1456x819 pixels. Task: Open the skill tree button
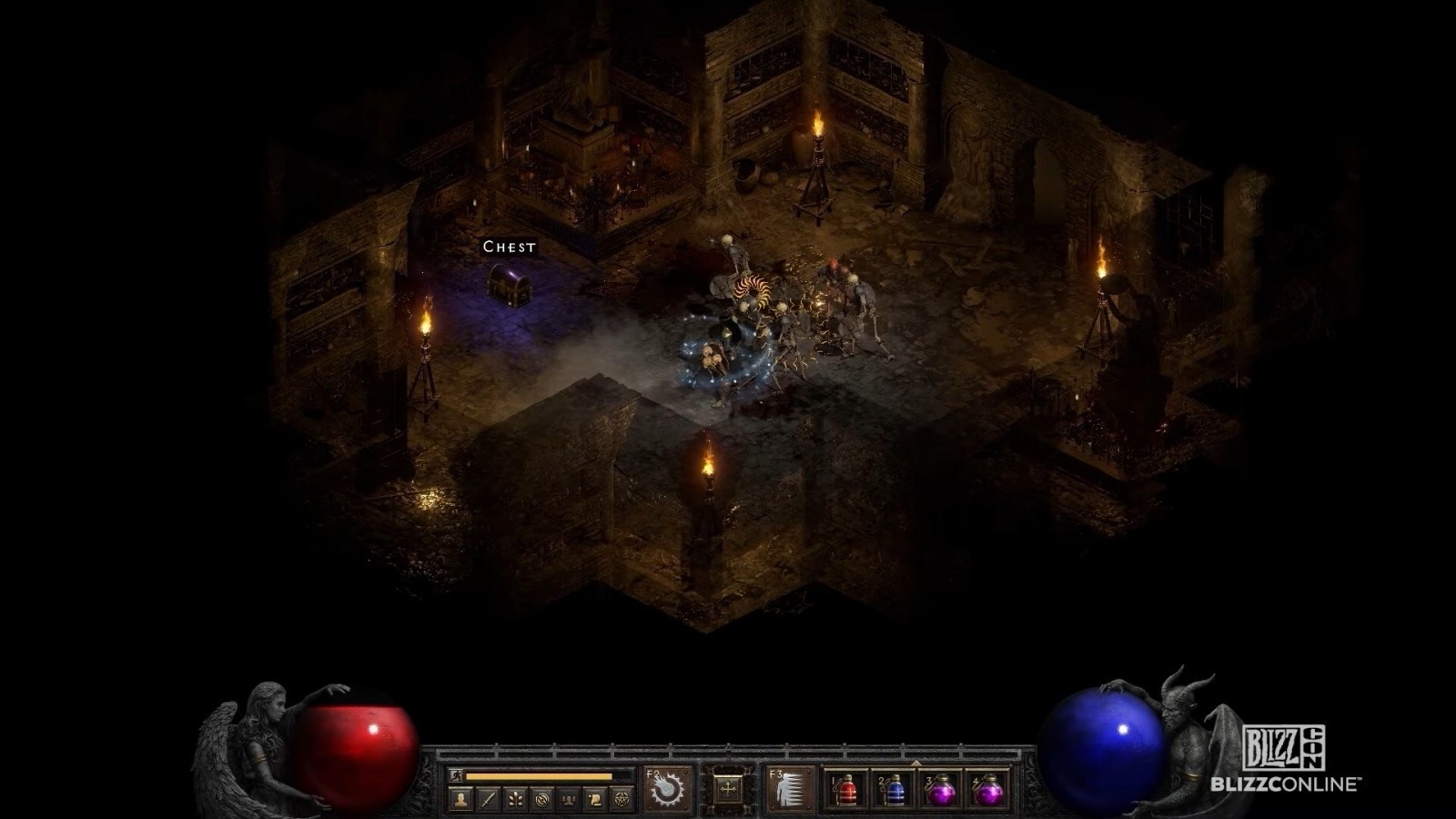coord(515,800)
